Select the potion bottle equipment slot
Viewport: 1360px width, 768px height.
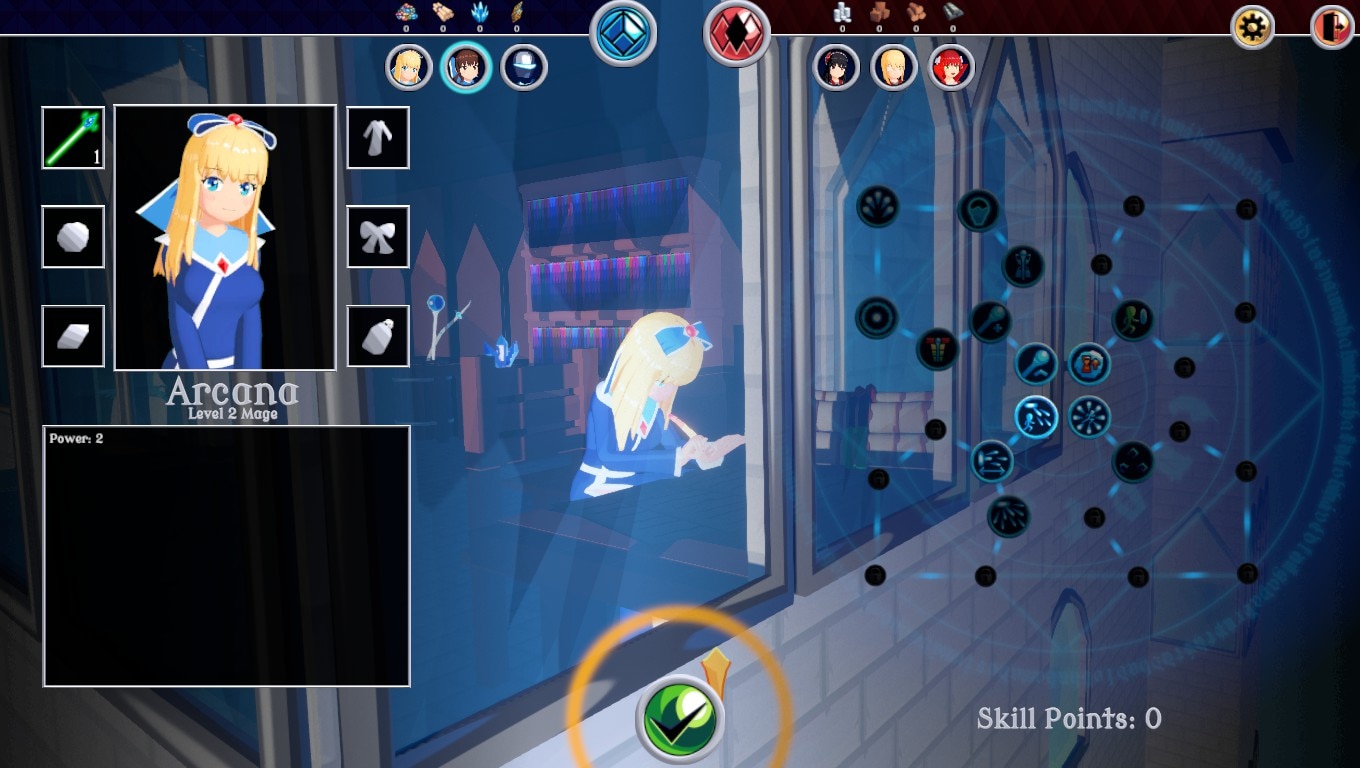click(x=378, y=336)
